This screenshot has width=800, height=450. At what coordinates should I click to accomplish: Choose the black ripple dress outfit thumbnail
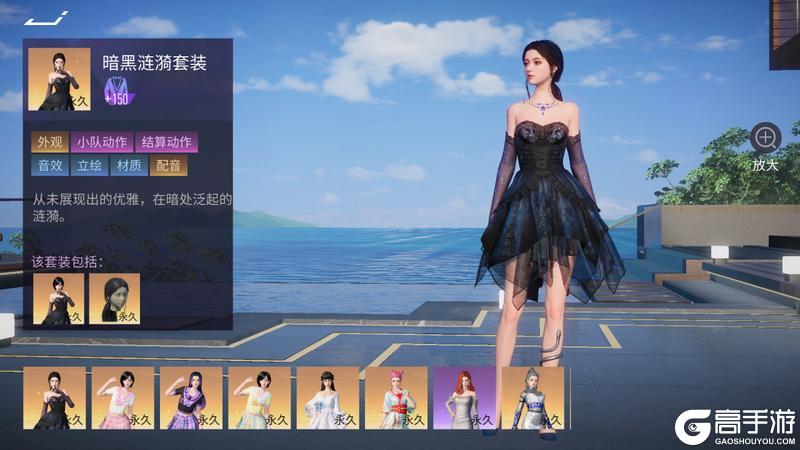click(54, 398)
